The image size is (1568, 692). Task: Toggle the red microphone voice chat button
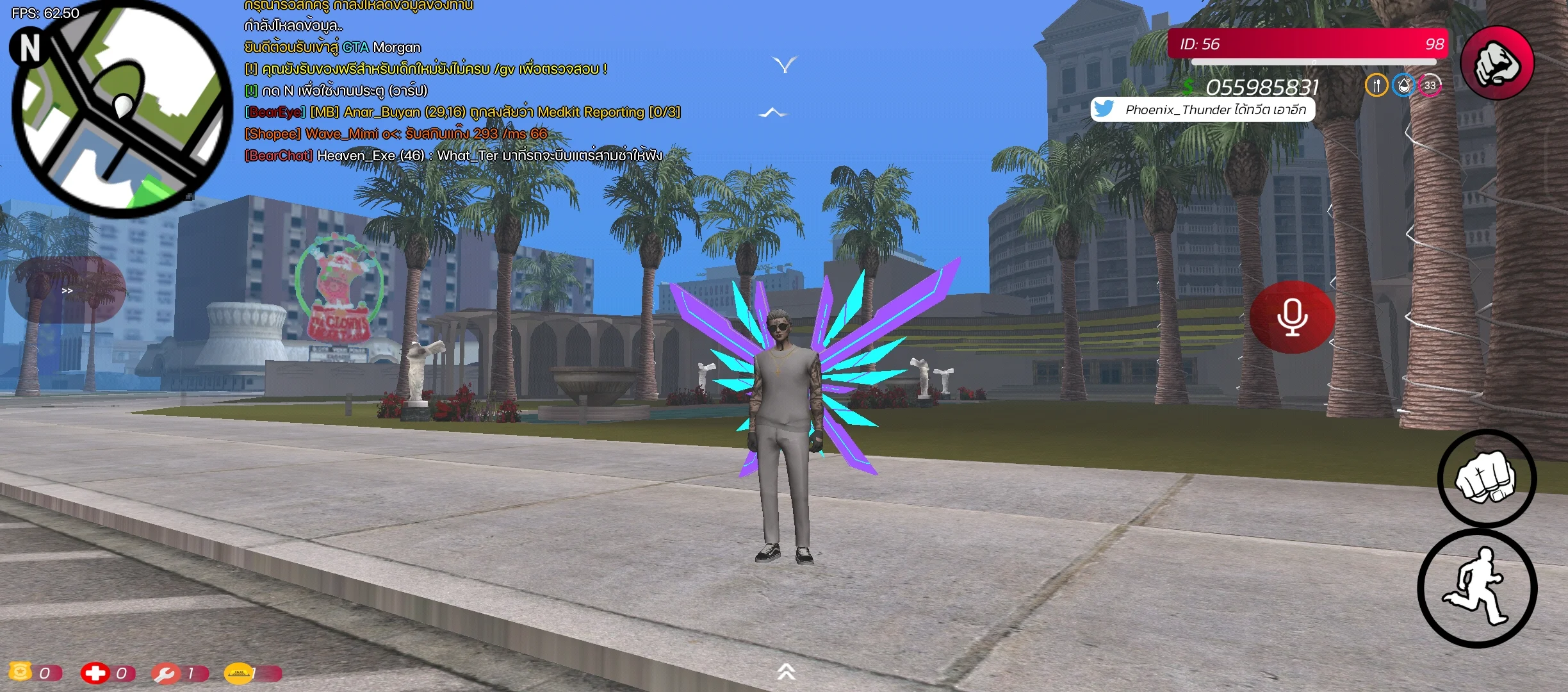tap(1292, 317)
